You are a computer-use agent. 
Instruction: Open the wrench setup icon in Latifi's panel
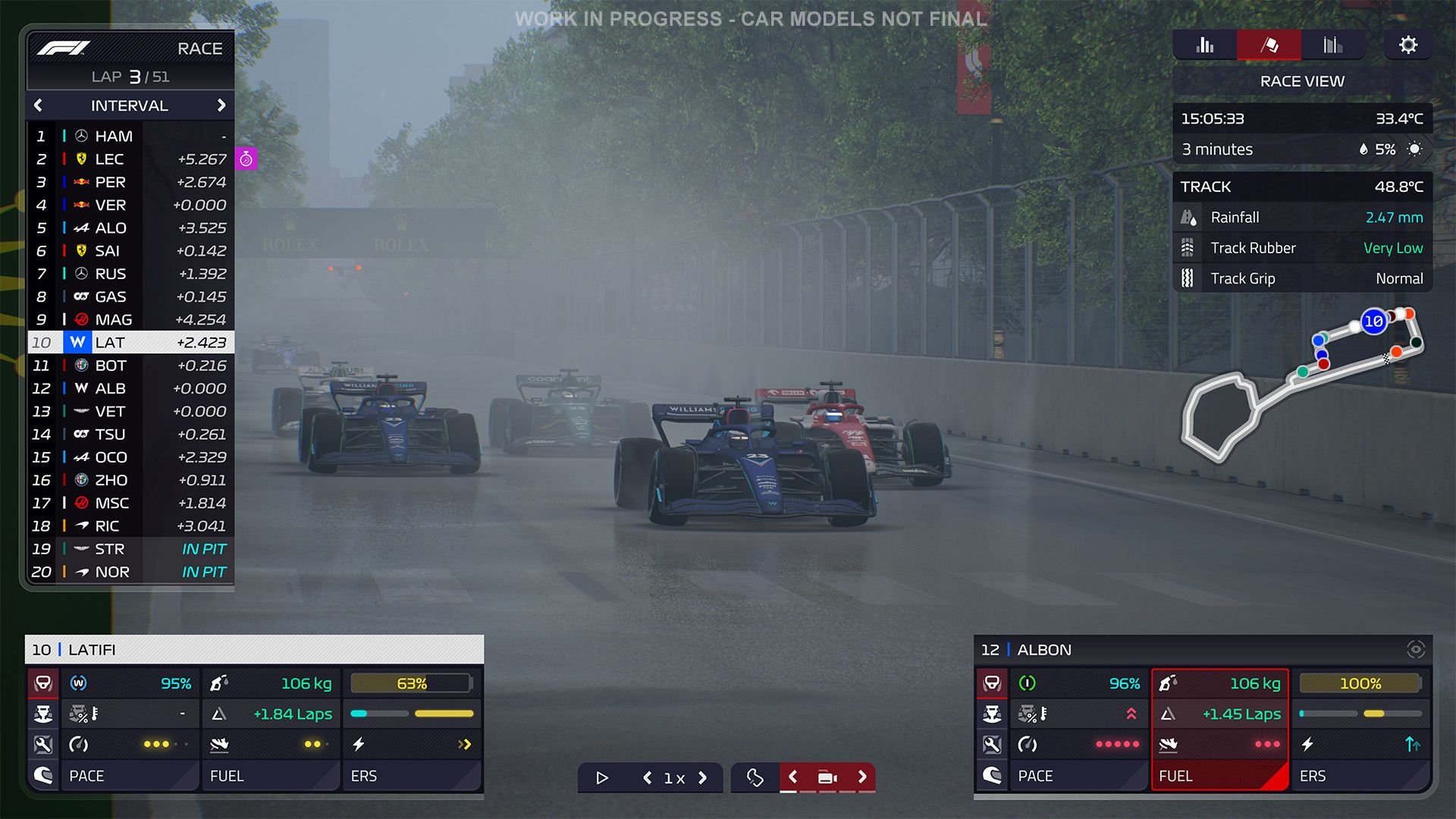tap(43, 744)
